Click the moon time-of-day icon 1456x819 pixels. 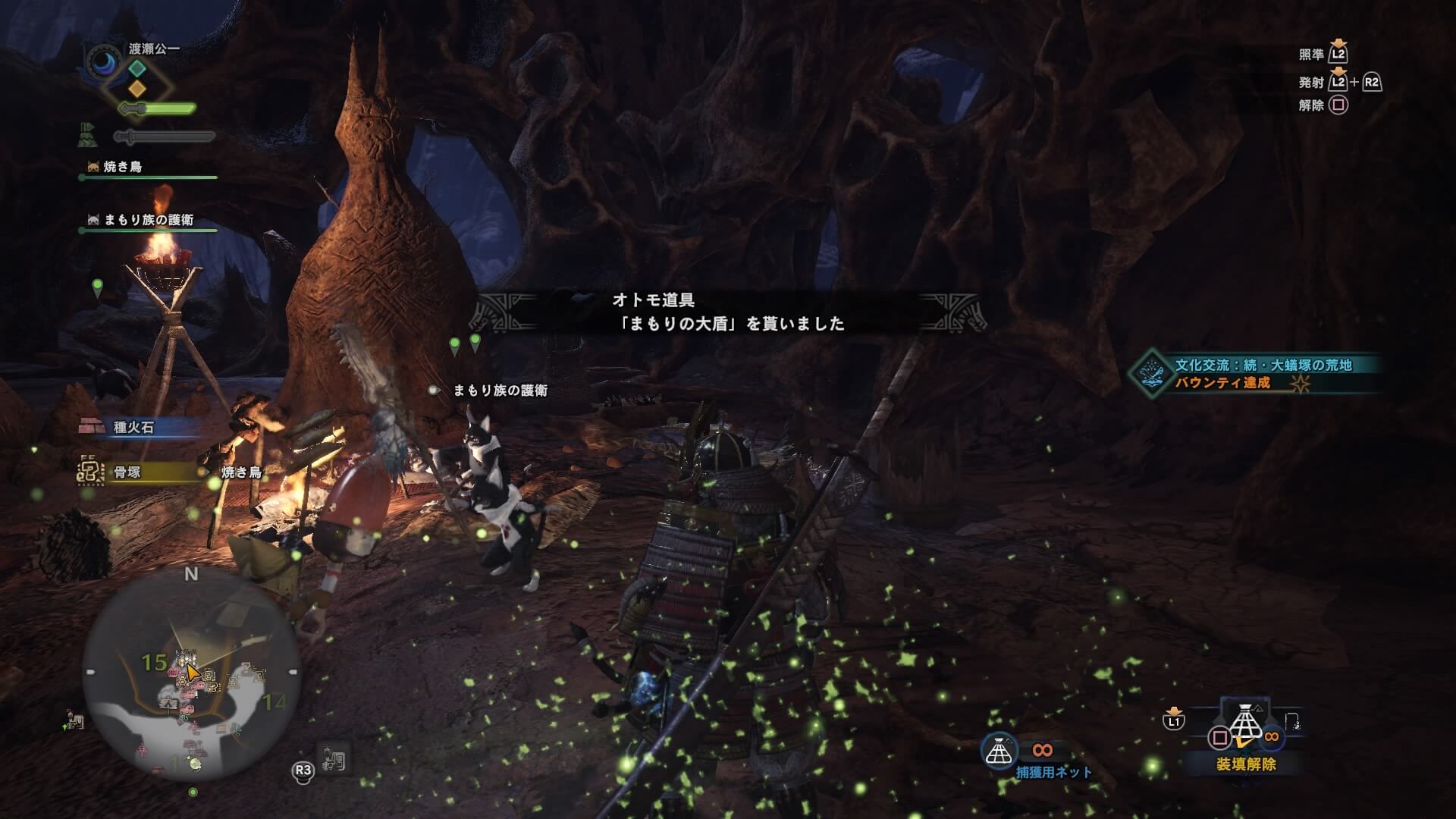tap(104, 63)
